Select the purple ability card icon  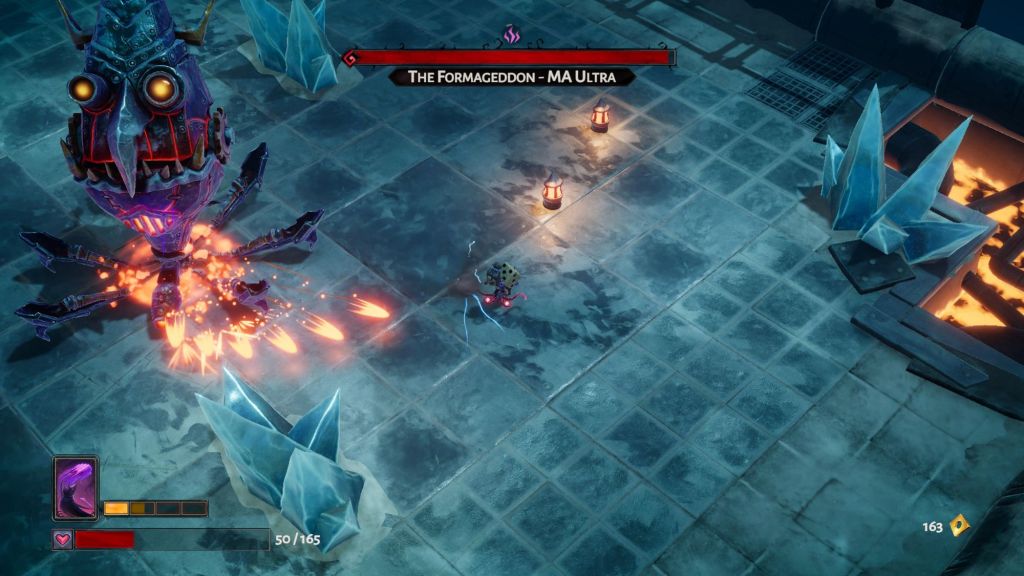(76, 488)
